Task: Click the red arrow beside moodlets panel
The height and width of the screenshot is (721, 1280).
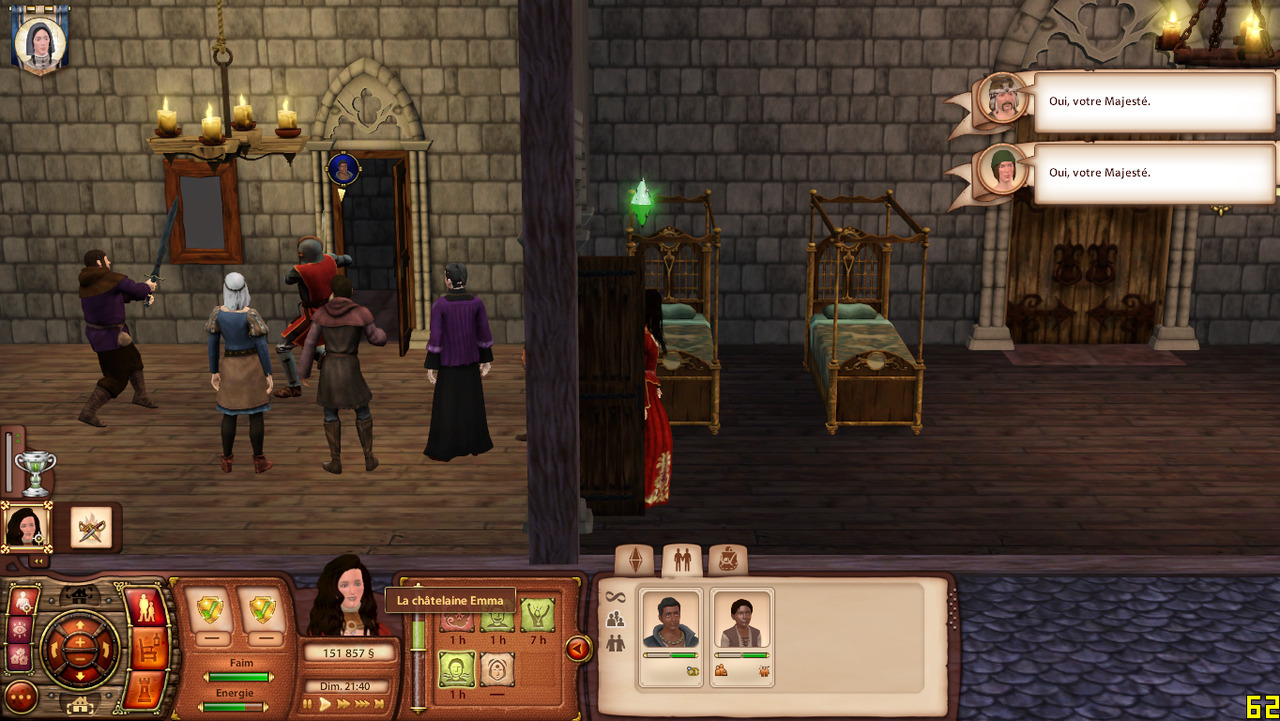Action: (578, 649)
